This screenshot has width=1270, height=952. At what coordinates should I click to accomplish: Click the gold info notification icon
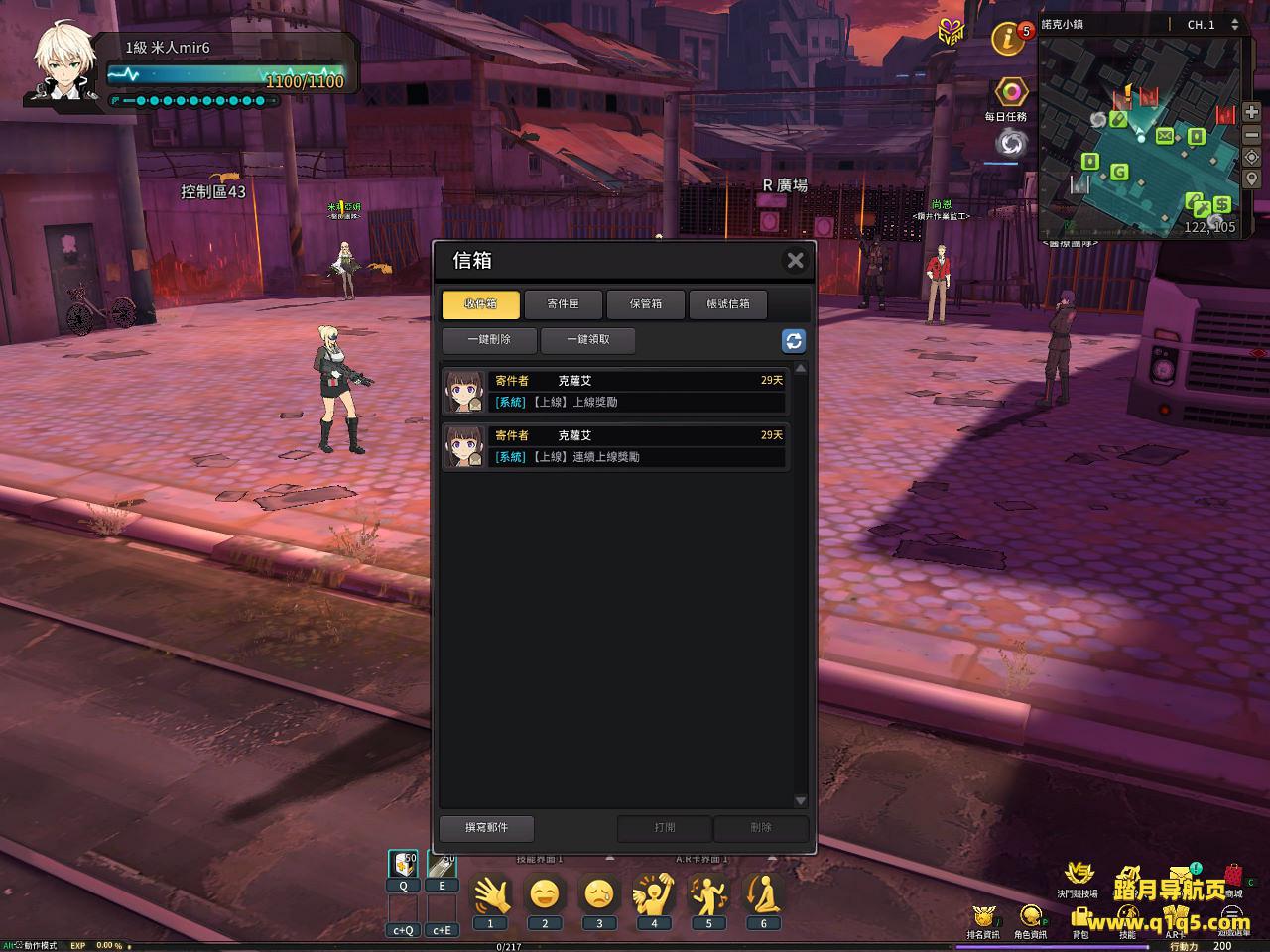point(1008,40)
